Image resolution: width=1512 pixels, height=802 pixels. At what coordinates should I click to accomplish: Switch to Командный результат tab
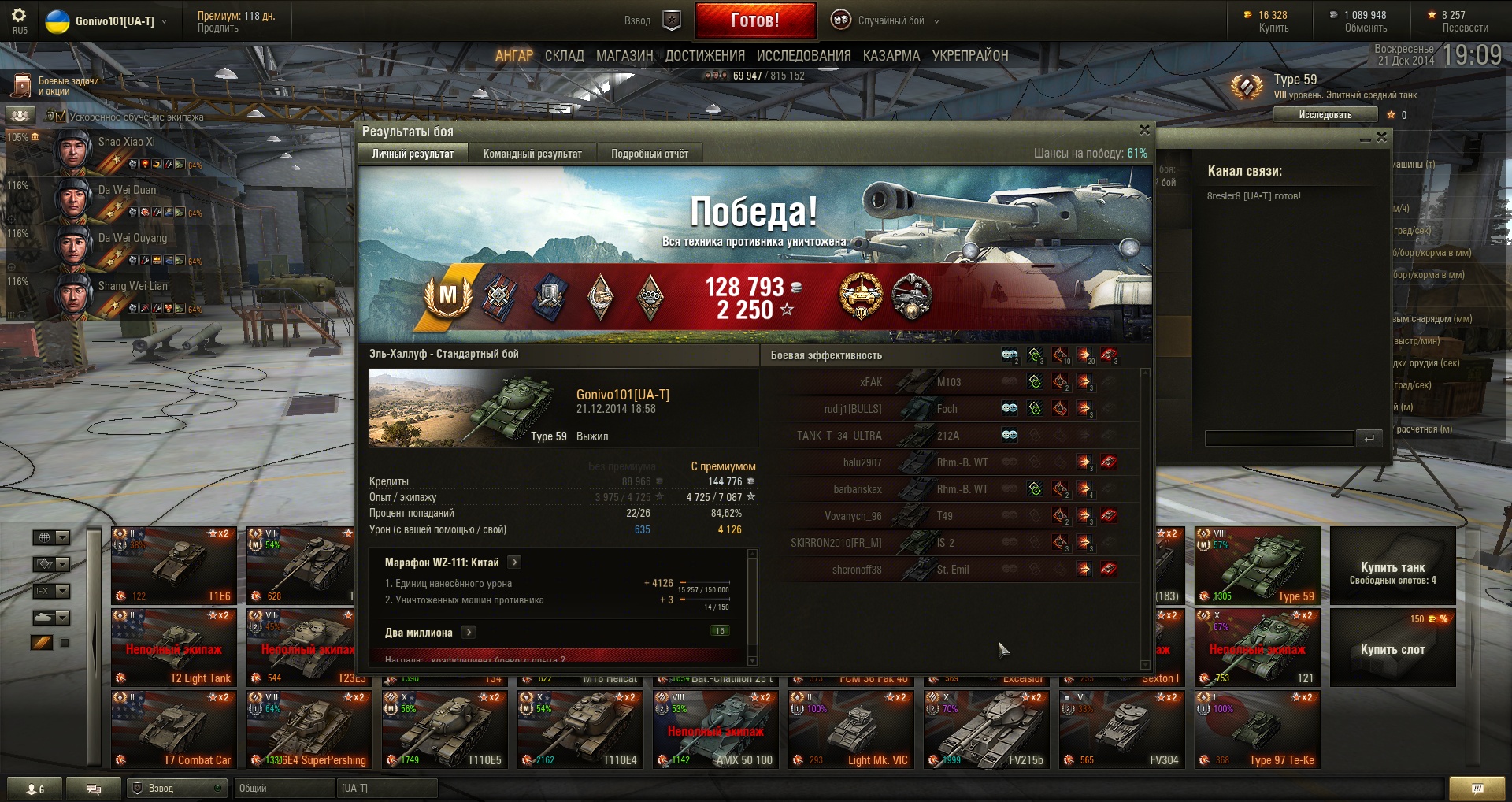[532, 154]
